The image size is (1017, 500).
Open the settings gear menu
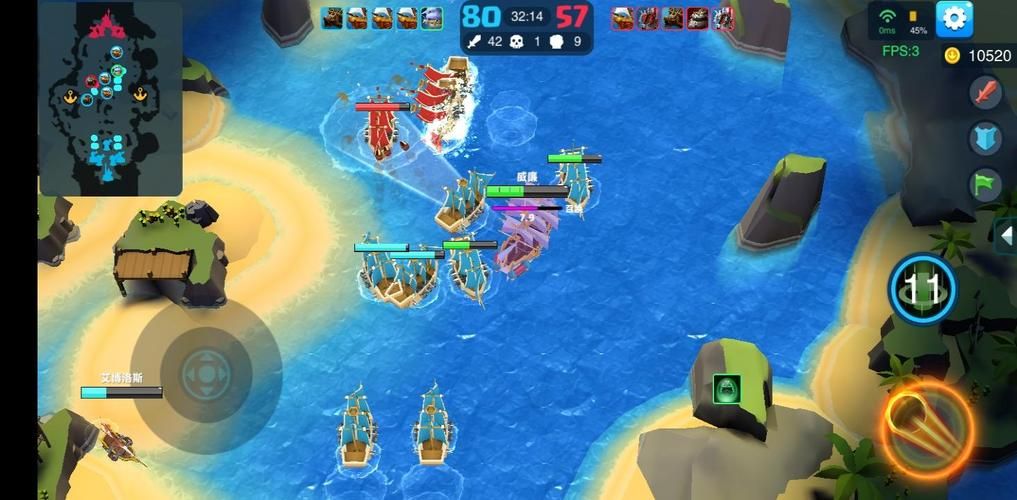click(954, 18)
